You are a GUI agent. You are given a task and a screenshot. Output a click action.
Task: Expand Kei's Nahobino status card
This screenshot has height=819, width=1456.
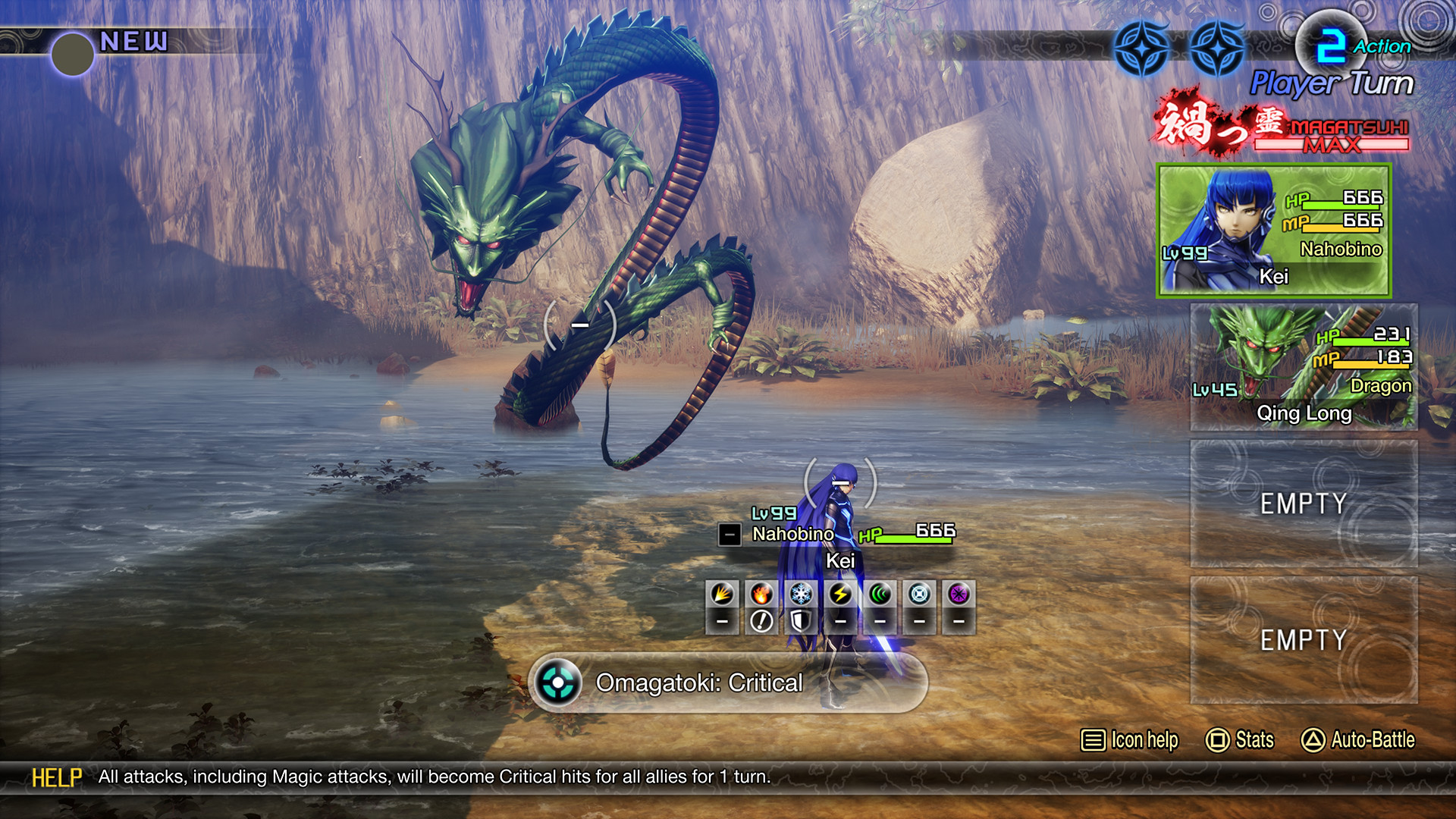click(x=1274, y=231)
